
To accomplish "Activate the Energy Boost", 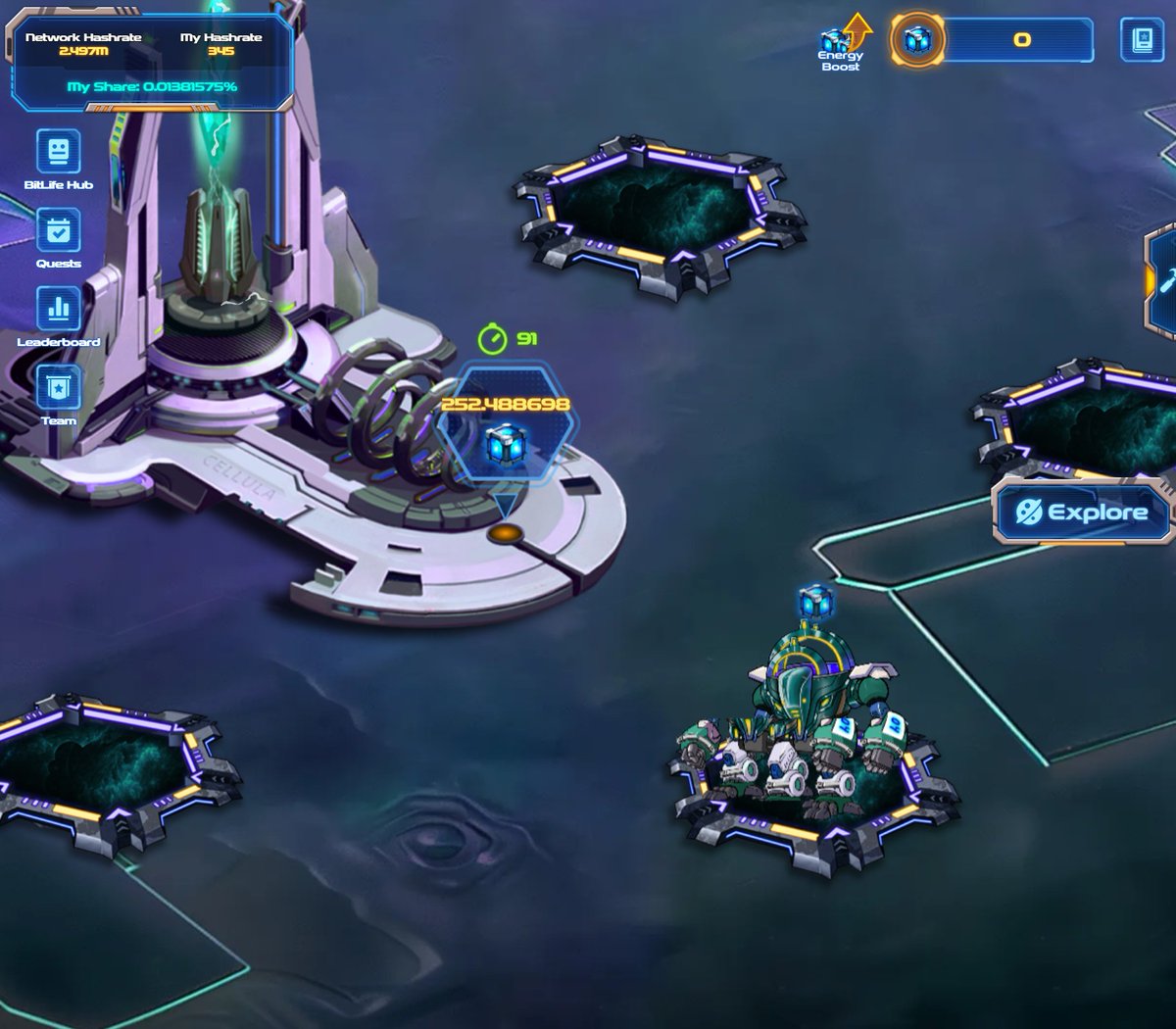I will [841, 44].
